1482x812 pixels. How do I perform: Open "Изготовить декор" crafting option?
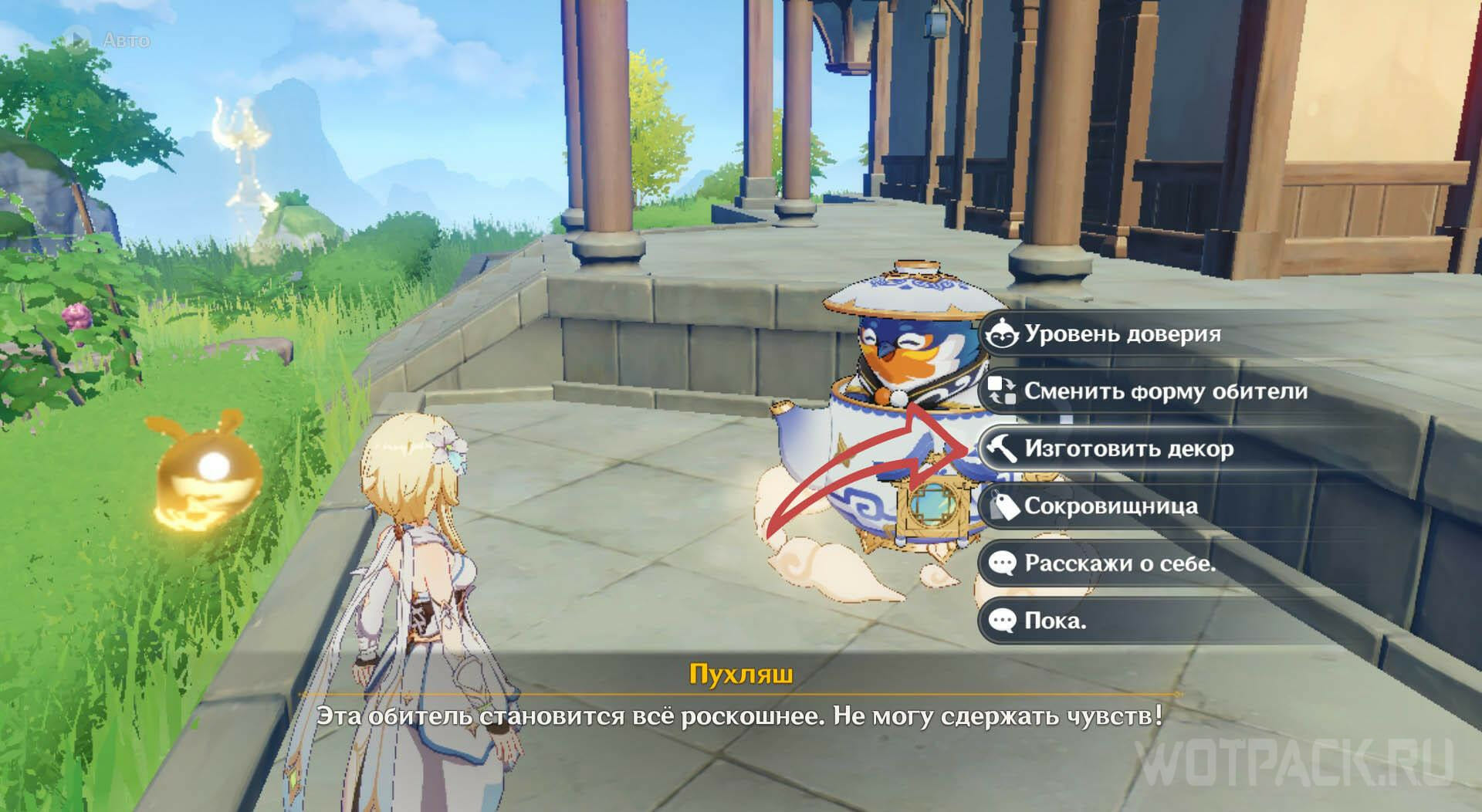pos(1128,448)
